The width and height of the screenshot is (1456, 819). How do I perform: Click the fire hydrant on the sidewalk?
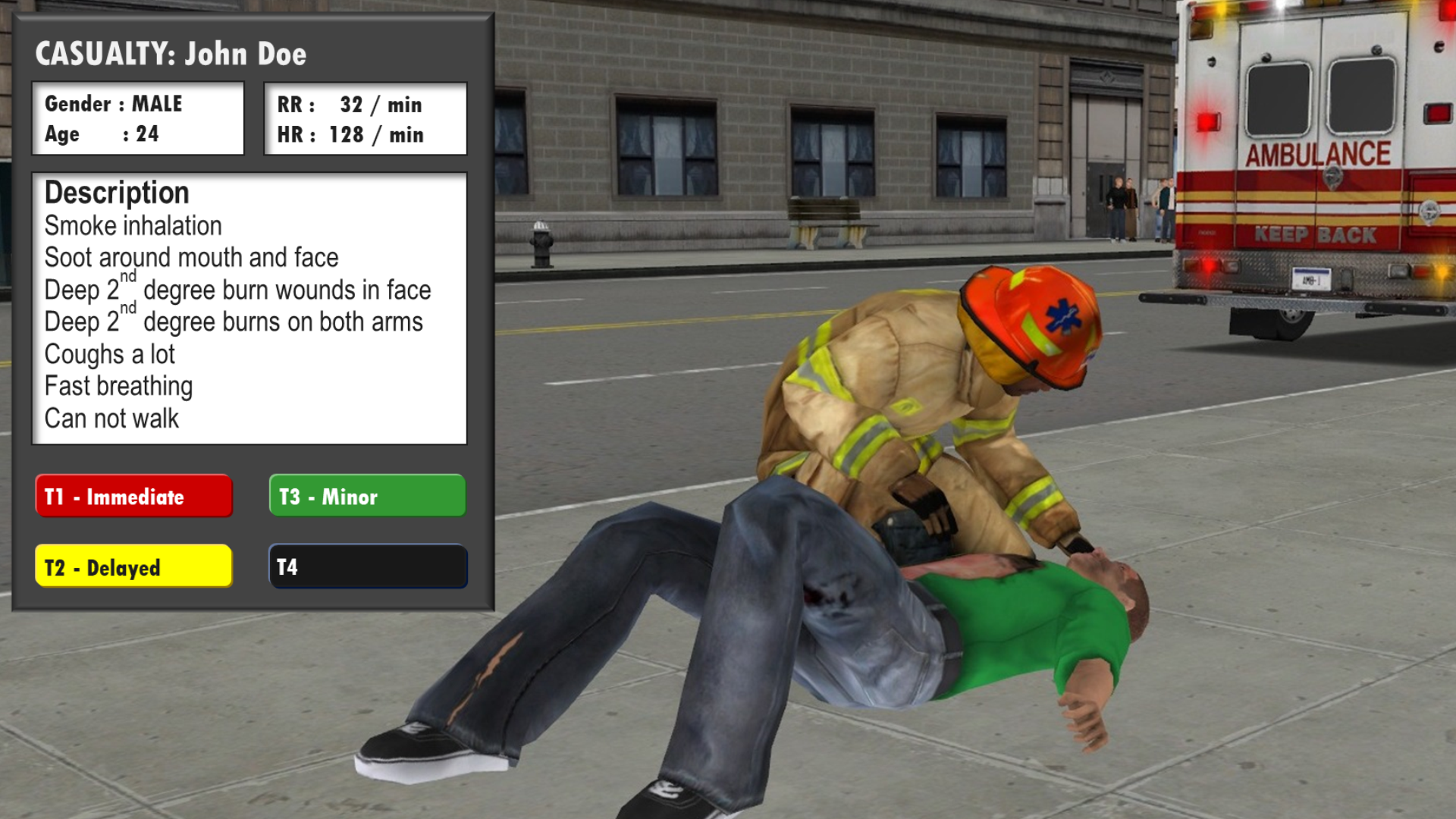coord(542,243)
